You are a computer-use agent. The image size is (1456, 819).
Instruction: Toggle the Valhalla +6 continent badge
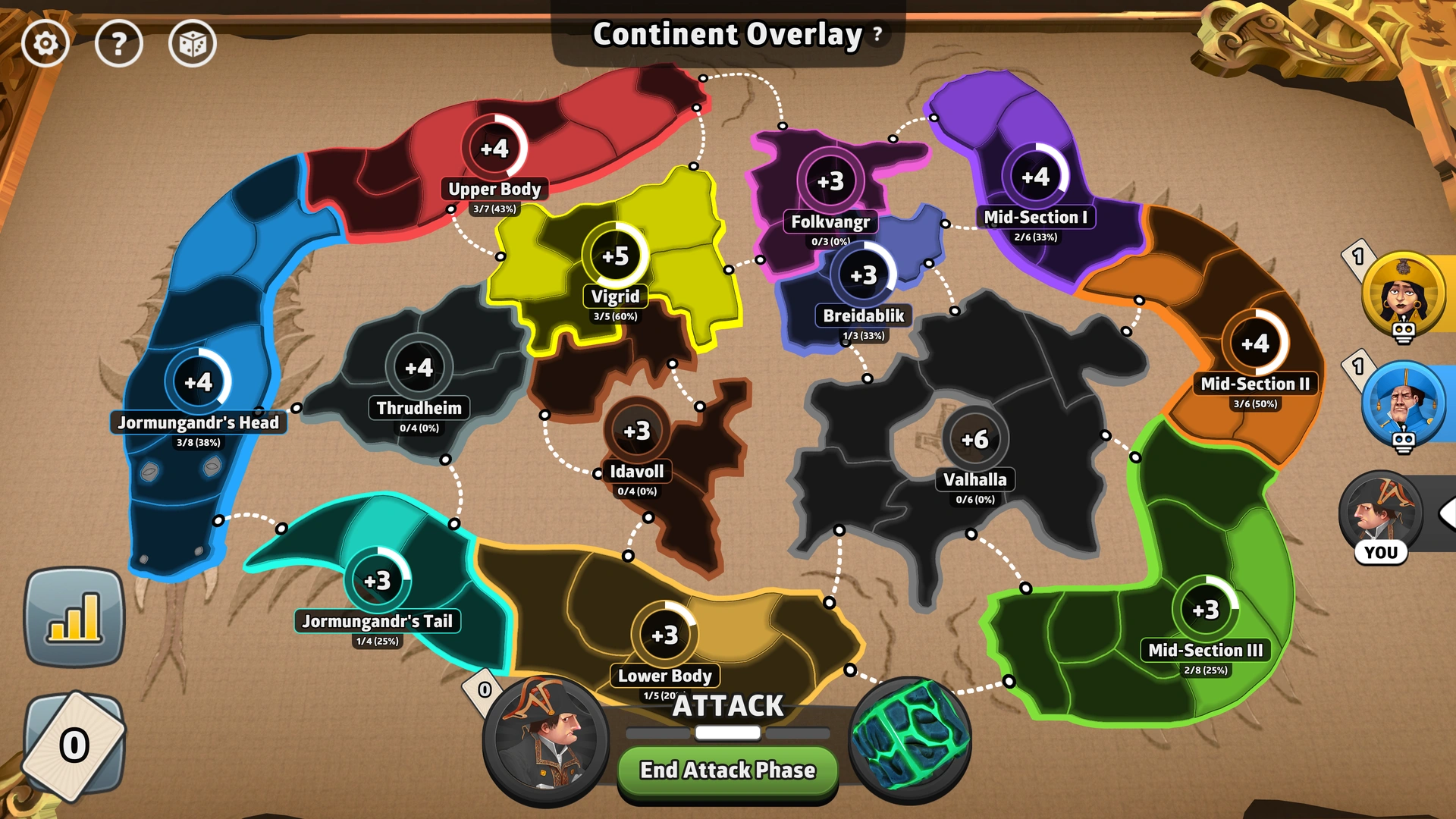click(x=975, y=438)
